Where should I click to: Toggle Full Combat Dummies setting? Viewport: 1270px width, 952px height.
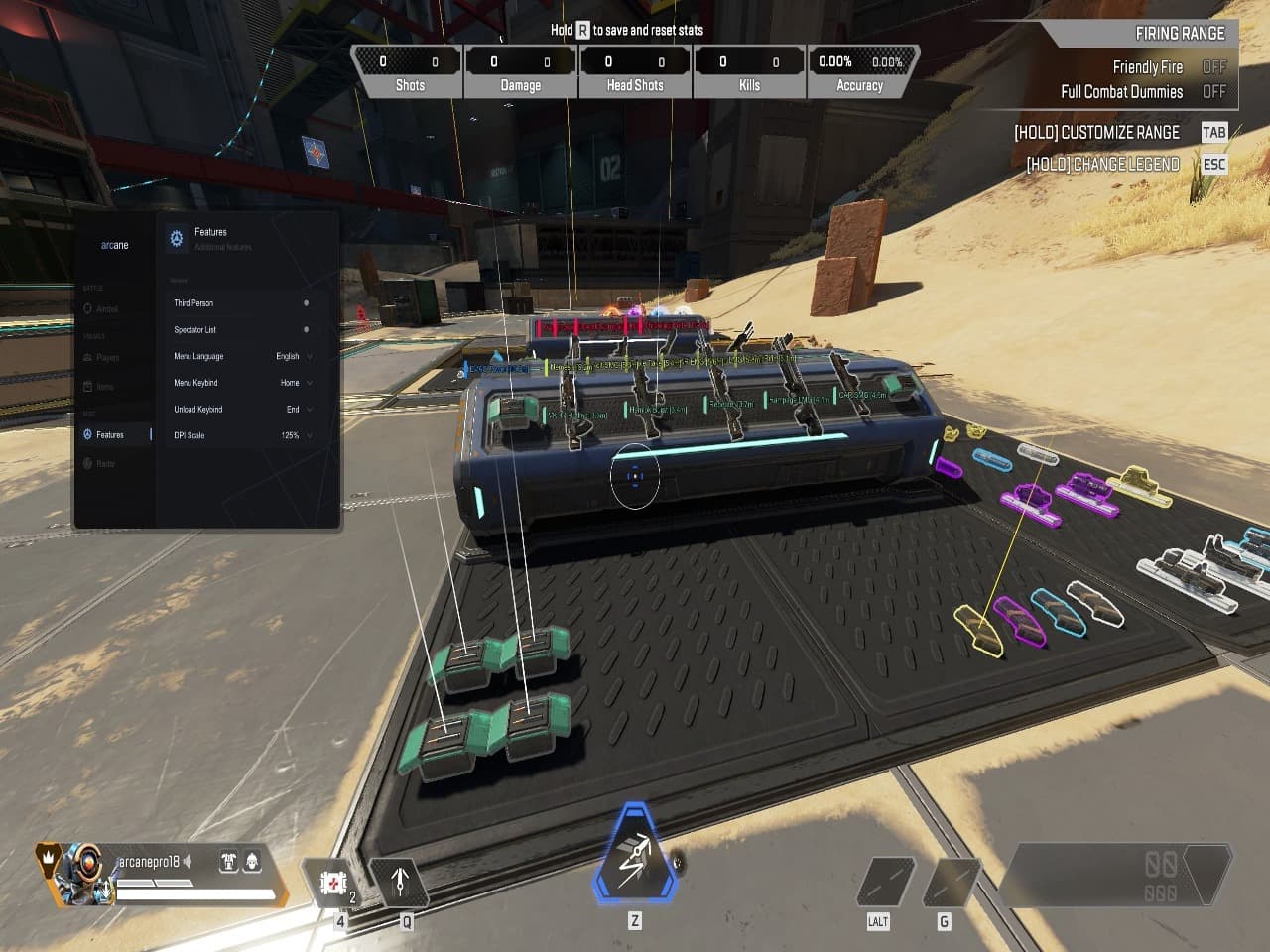(1214, 92)
